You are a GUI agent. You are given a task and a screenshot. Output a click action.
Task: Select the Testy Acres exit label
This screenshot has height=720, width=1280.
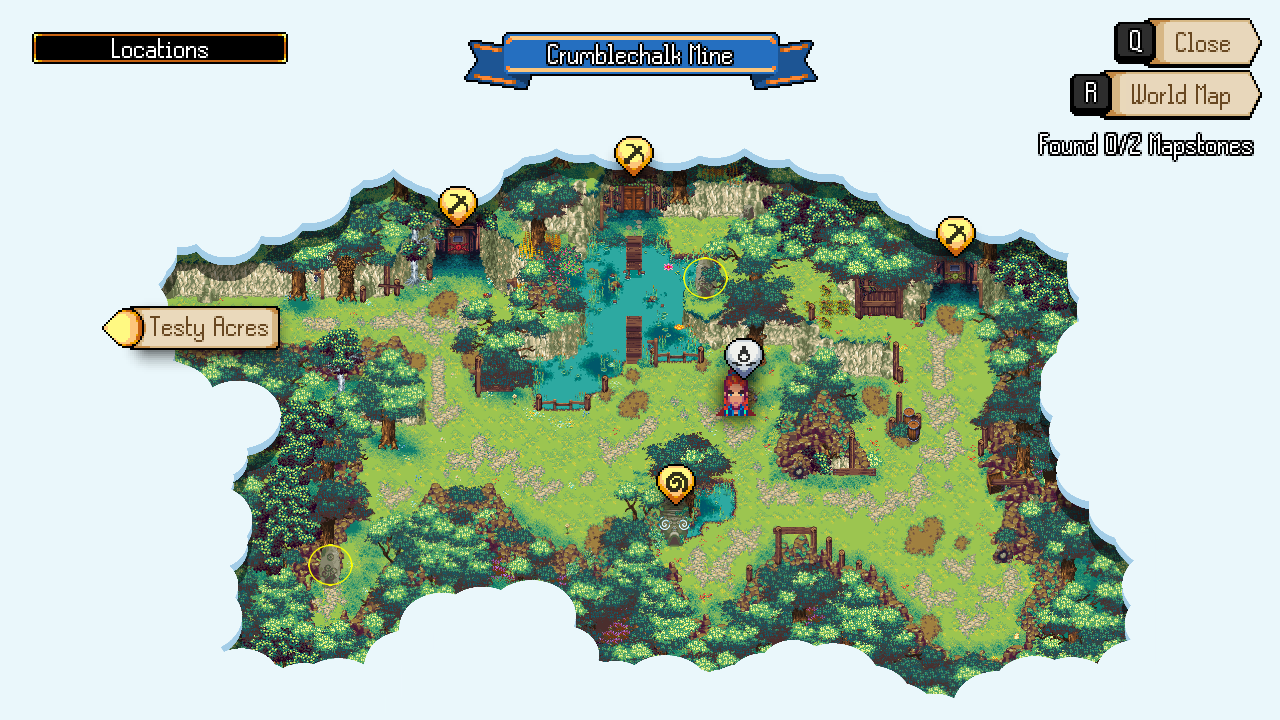click(x=207, y=327)
